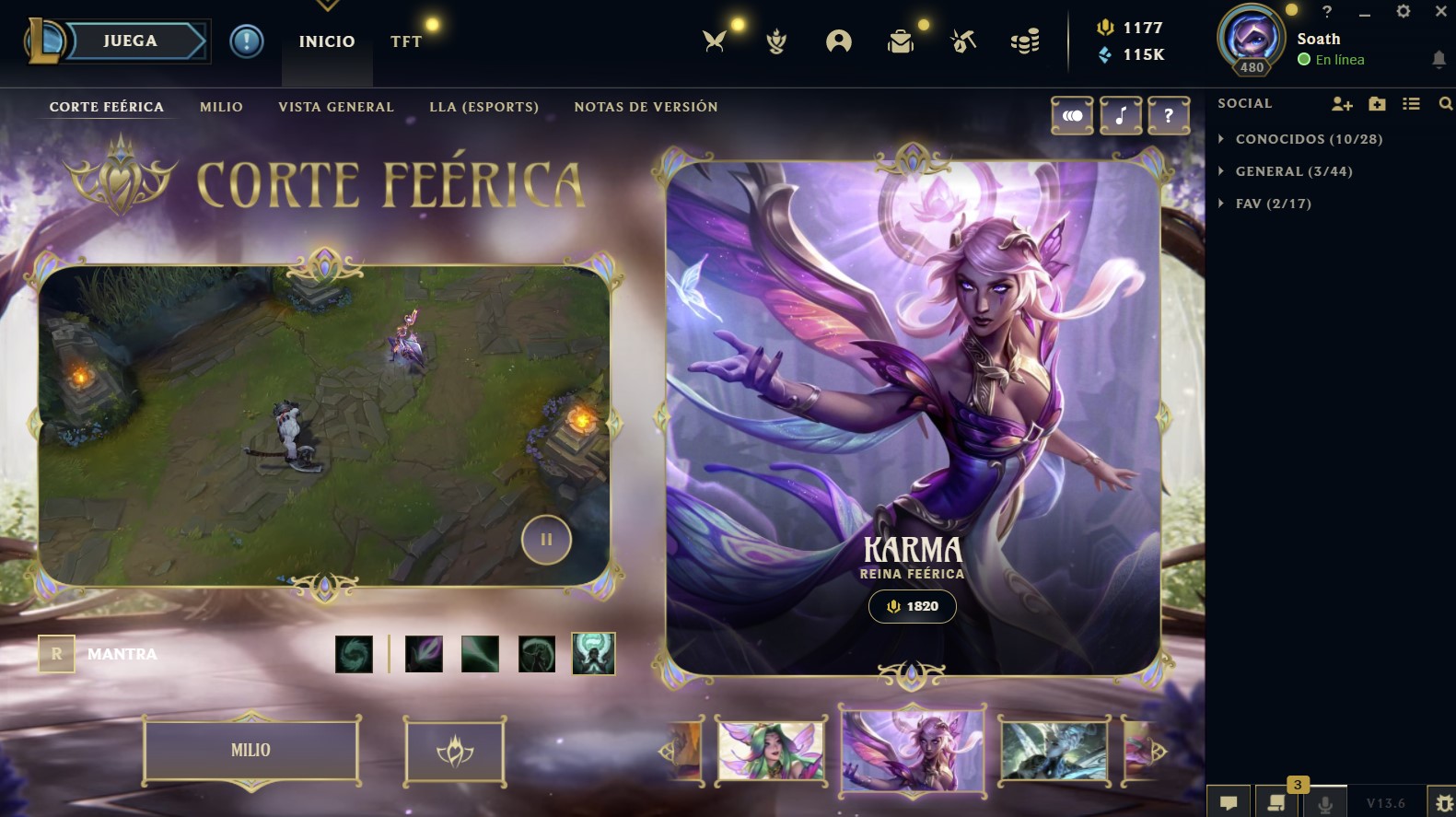Viewport: 1456px width, 817px height.
Task: Add a friend in the Social panel
Action: [1340, 104]
